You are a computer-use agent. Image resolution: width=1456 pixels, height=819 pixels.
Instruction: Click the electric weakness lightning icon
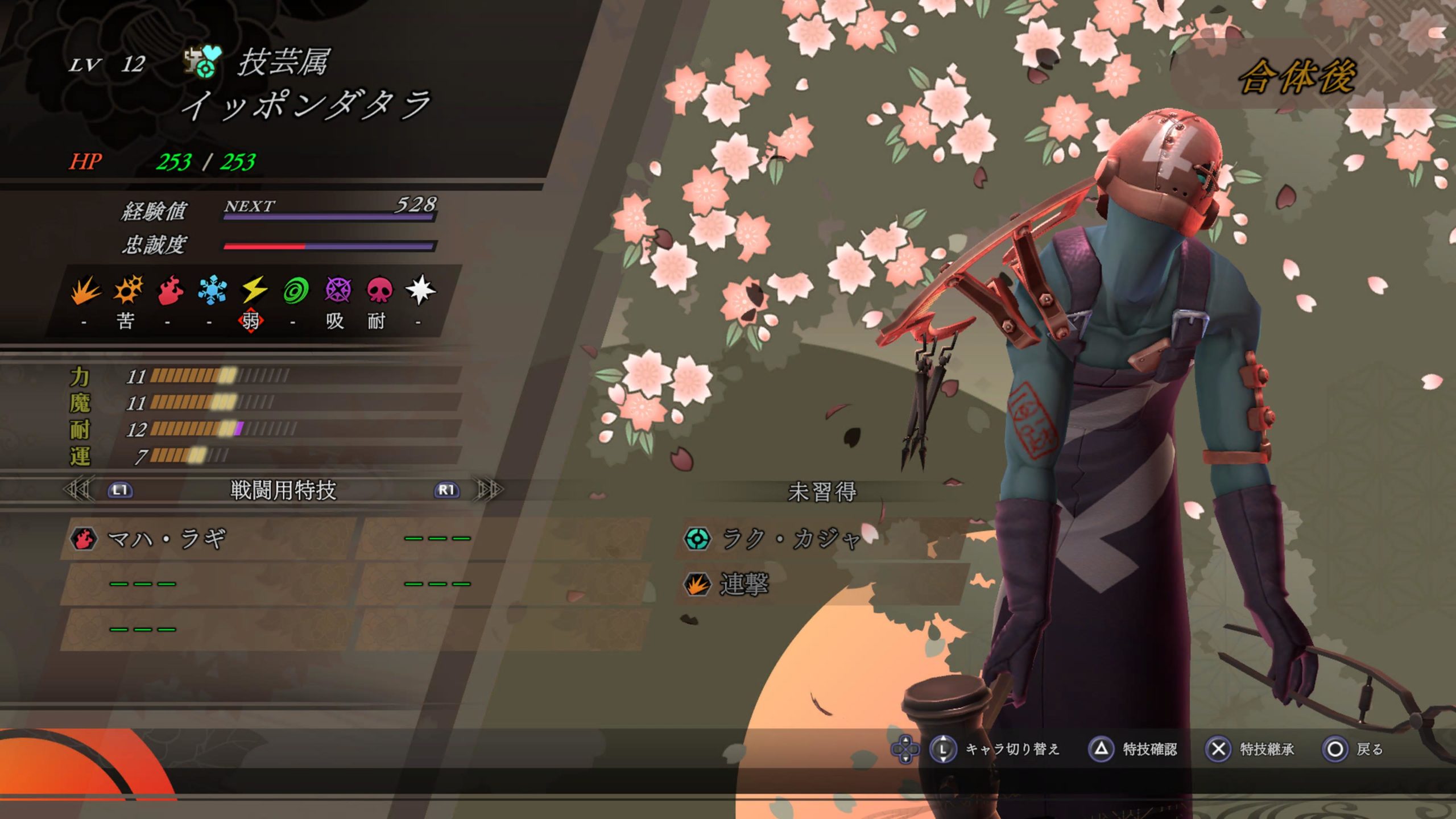pos(254,290)
